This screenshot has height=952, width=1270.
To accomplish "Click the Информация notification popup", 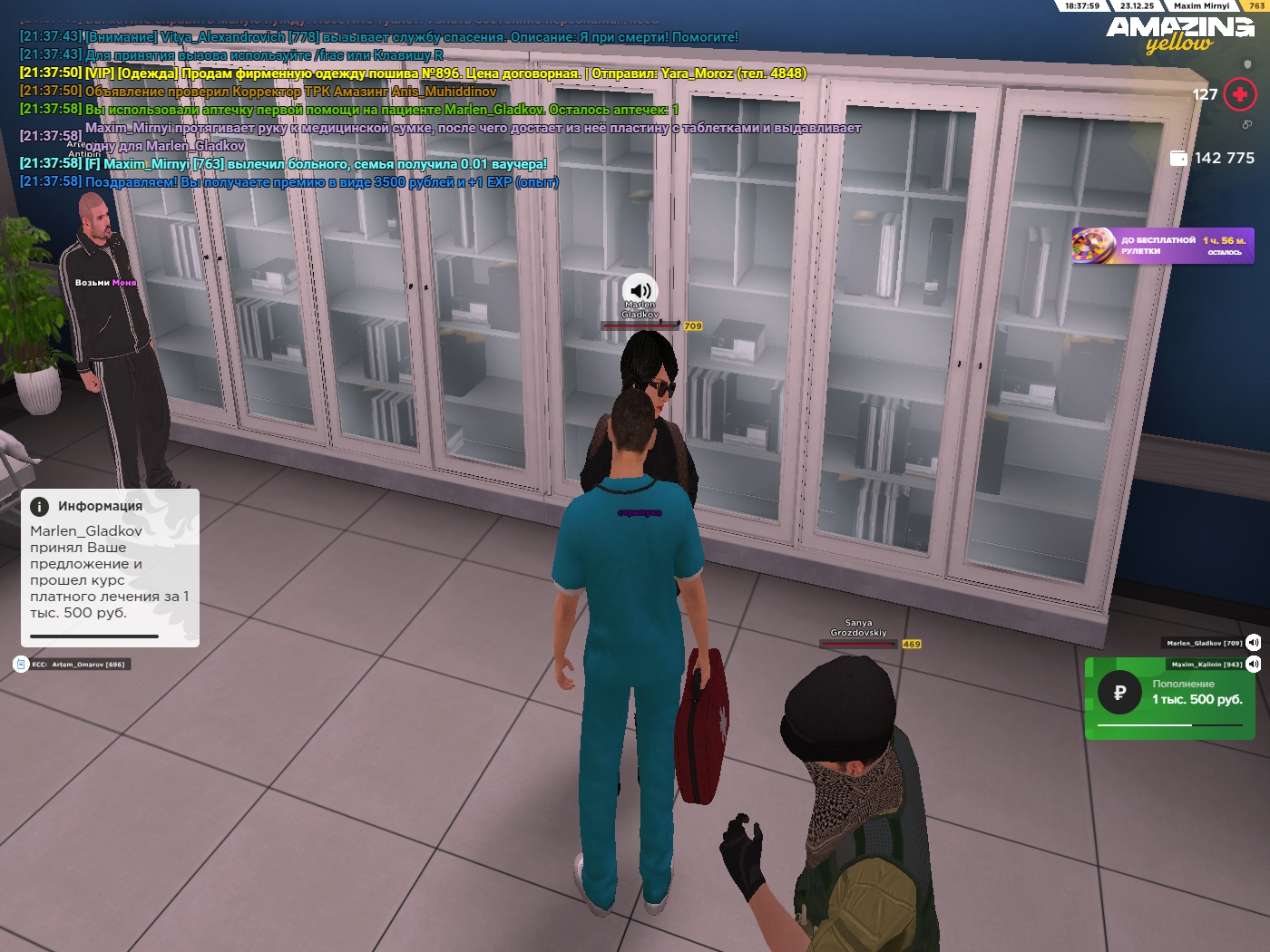I will pyautogui.click(x=110, y=568).
